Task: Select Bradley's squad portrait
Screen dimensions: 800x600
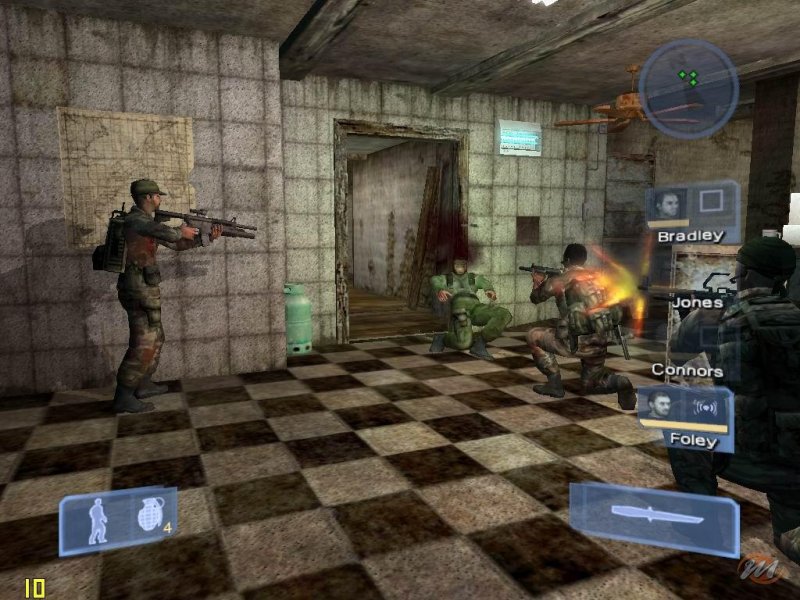Action: point(666,204)
